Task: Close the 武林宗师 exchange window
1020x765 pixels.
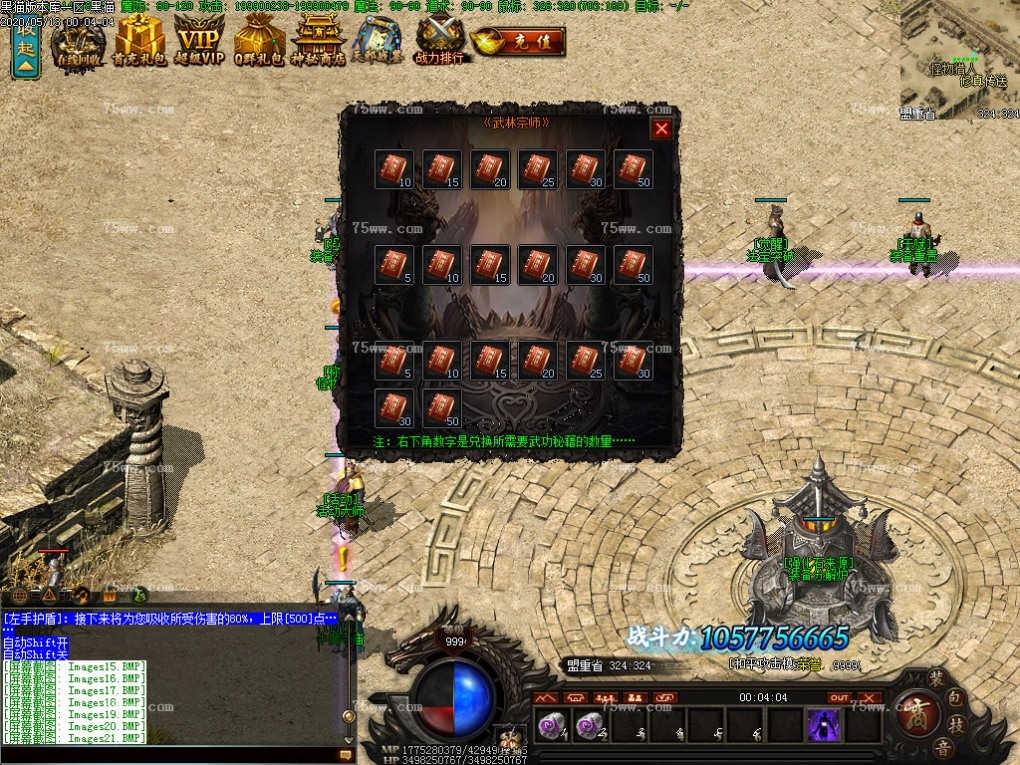Action: click(661, 128)
